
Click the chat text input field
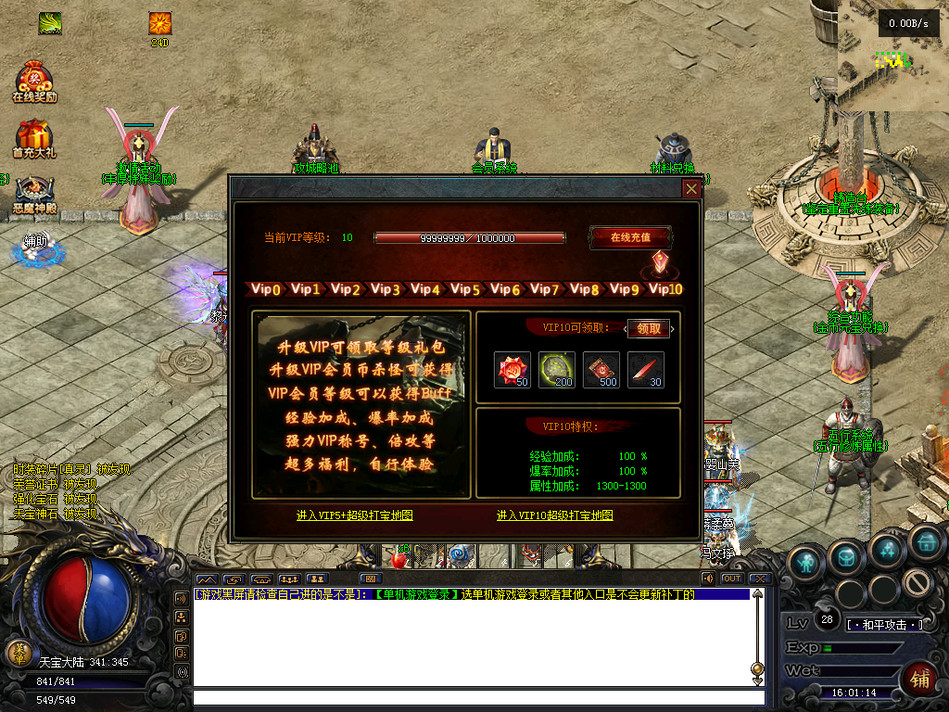(478, 697)
